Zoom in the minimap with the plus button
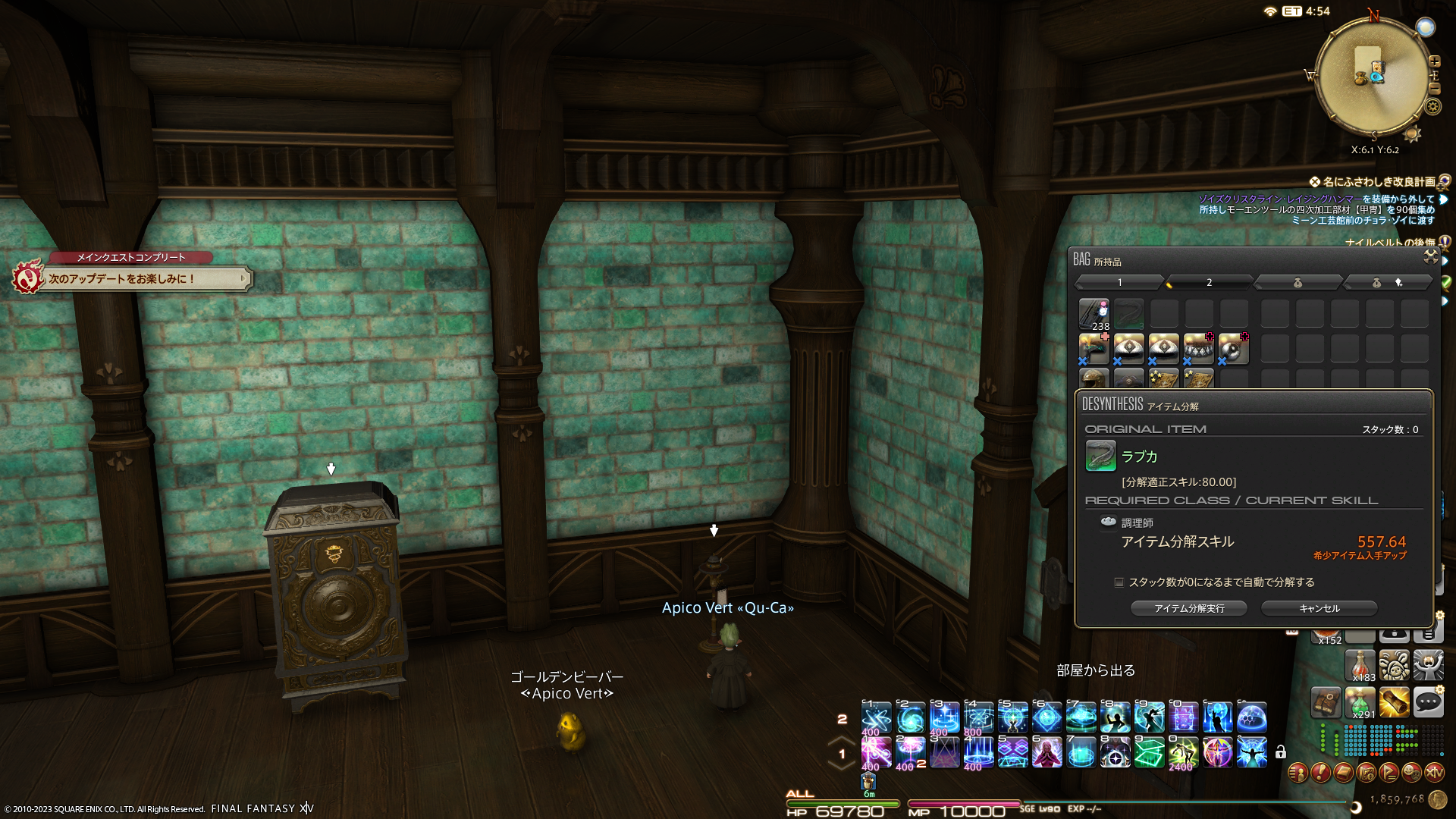 pyautogui.click(x=1434, y=61)
